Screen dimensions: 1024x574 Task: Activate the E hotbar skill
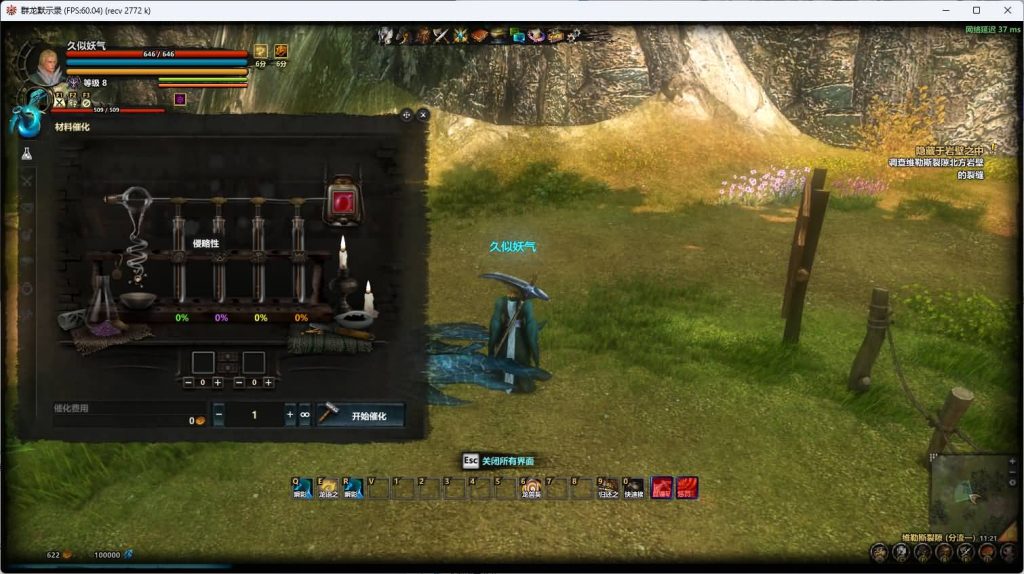[x=327, y=488]
